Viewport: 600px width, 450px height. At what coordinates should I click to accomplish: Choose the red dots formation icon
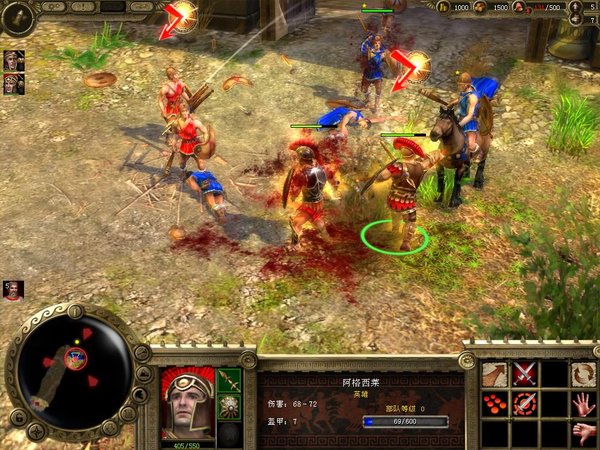tap(495, 404)
